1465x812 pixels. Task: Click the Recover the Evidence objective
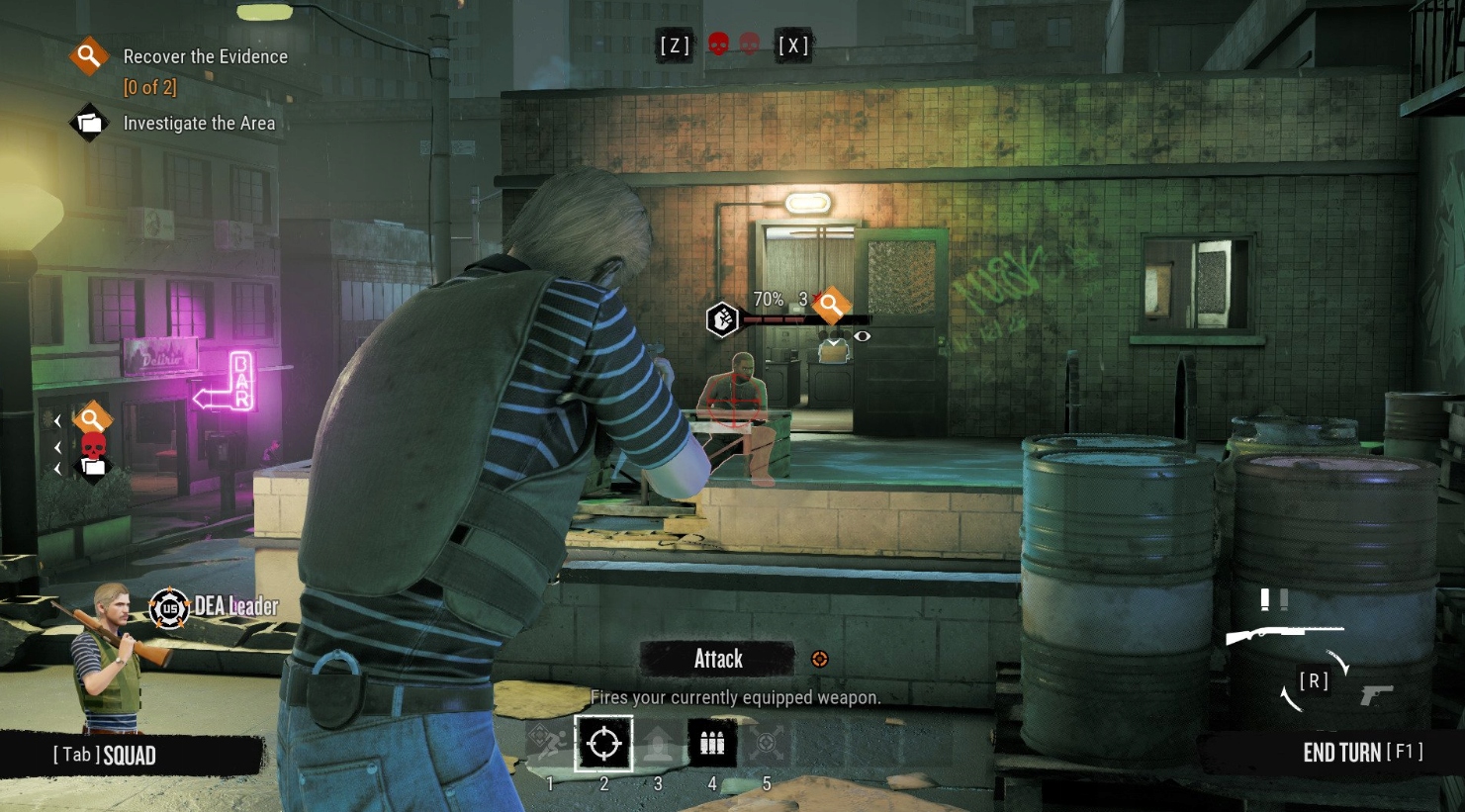(x=205, y=57)
